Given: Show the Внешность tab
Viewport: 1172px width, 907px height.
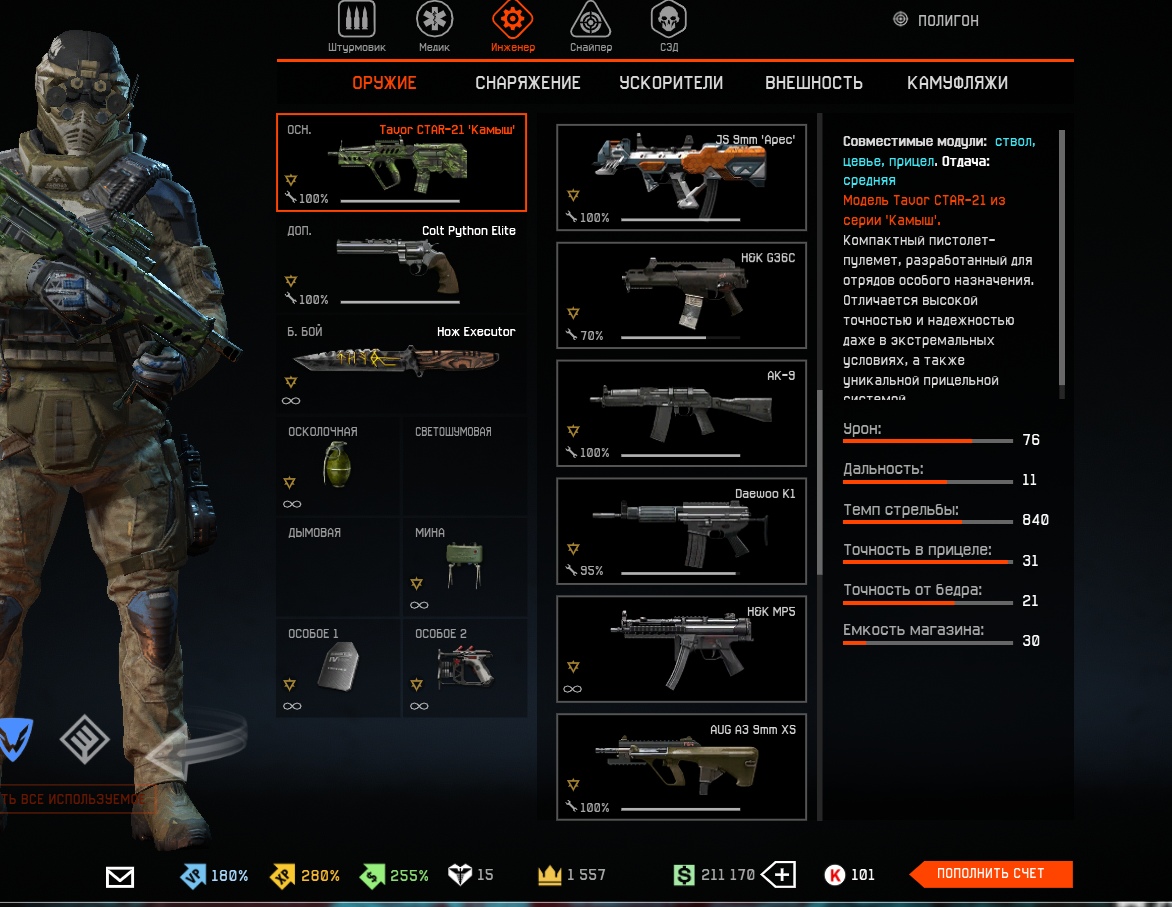Looking at the screenshot, I should [x=813, y=83].
